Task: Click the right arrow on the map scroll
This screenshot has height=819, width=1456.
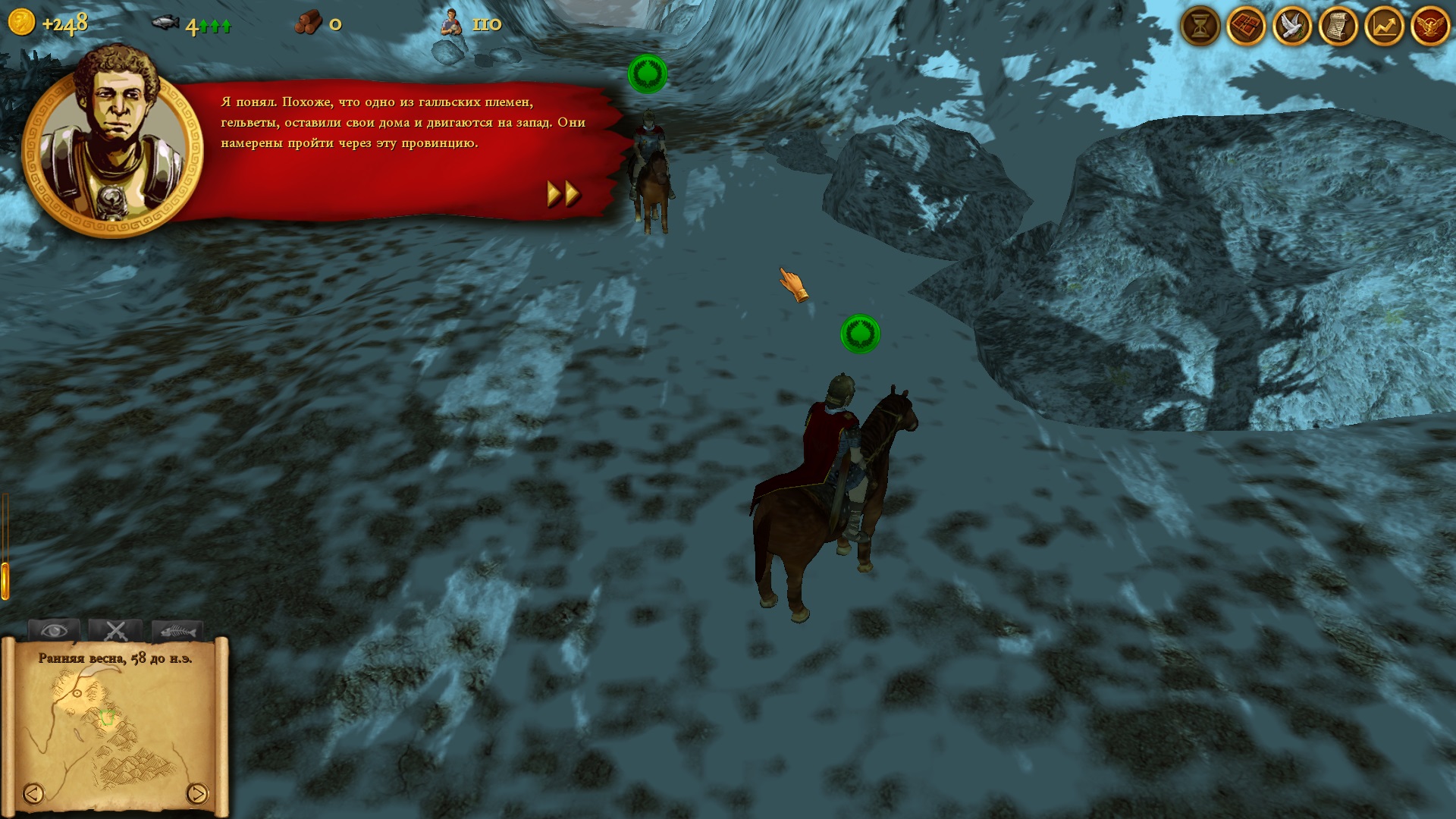Action: pos(196,793)
